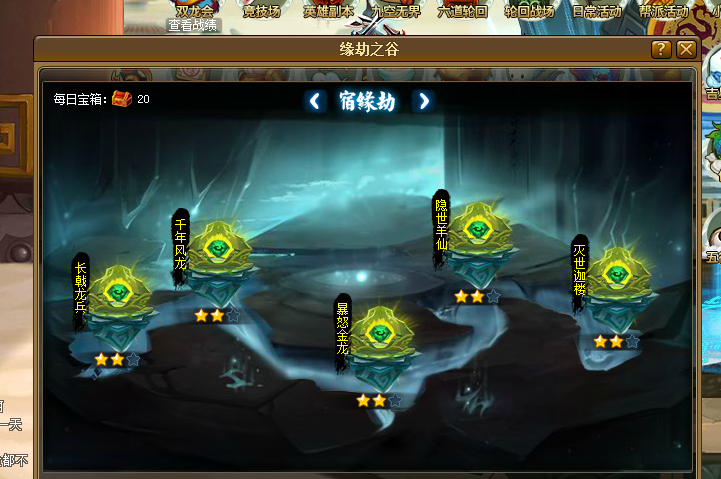The width and height of the screenshot is (721, 479).
Task: Open the 六道轮回 menu entry
Action: click(463, 12)
